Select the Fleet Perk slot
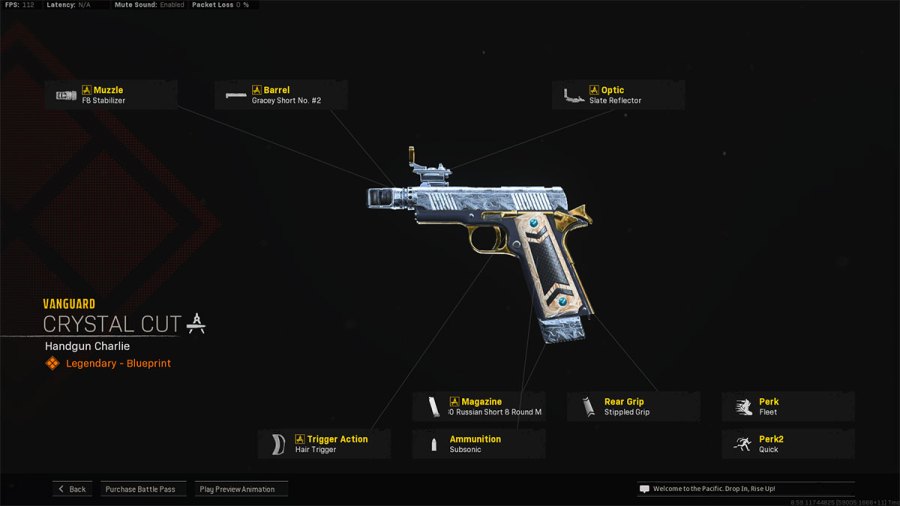Image resolution: width=900 pixels, height=506 pixels. (x=788, y=406)
